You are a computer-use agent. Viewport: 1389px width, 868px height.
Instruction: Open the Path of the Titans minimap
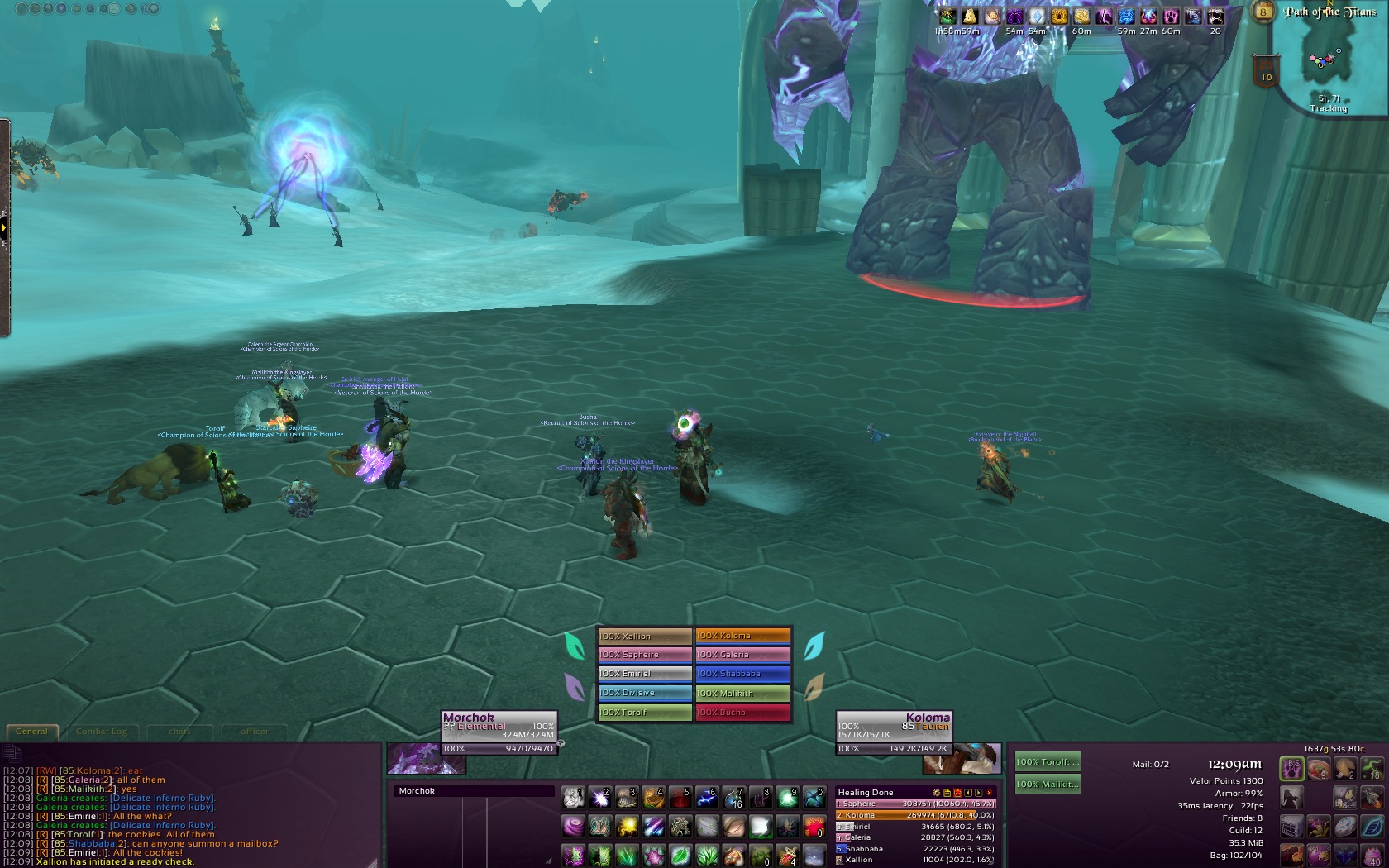pos(1329,58)
